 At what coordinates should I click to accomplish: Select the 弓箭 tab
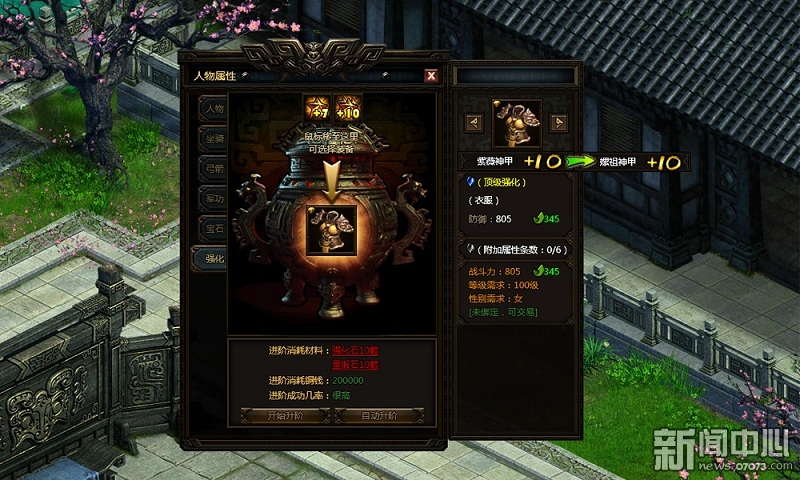(x=212, y=168)
